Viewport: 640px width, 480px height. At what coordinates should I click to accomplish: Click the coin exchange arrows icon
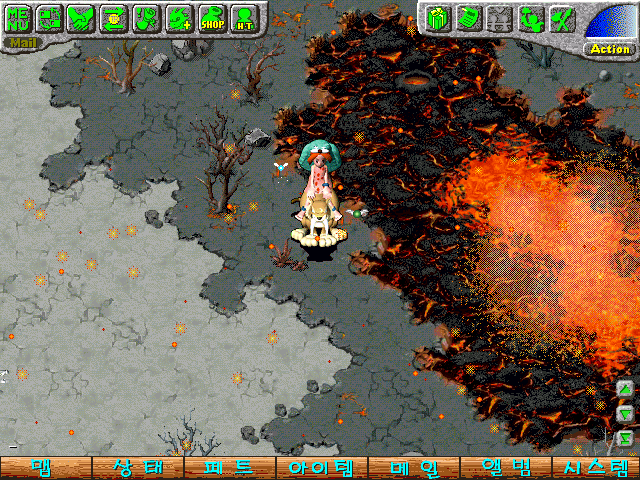[x=113, y=17]
